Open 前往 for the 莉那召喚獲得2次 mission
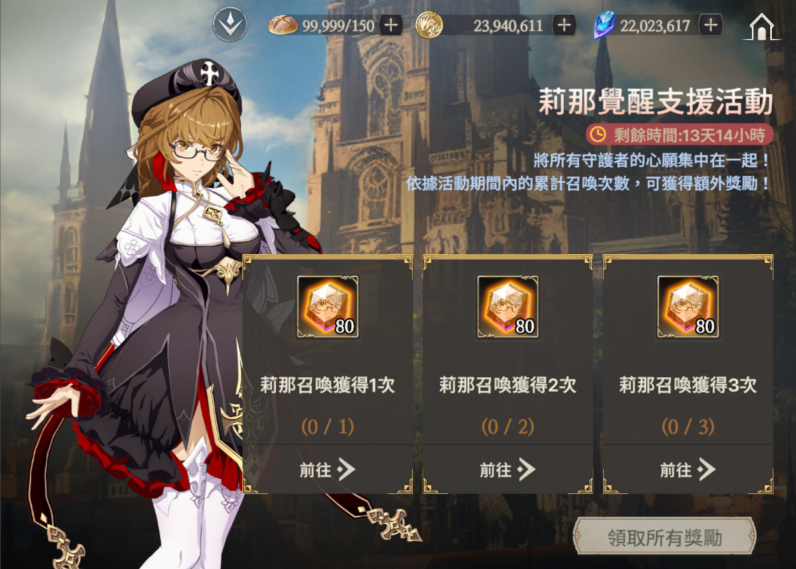This screenshot has width=796, height=569. [507, 469]
